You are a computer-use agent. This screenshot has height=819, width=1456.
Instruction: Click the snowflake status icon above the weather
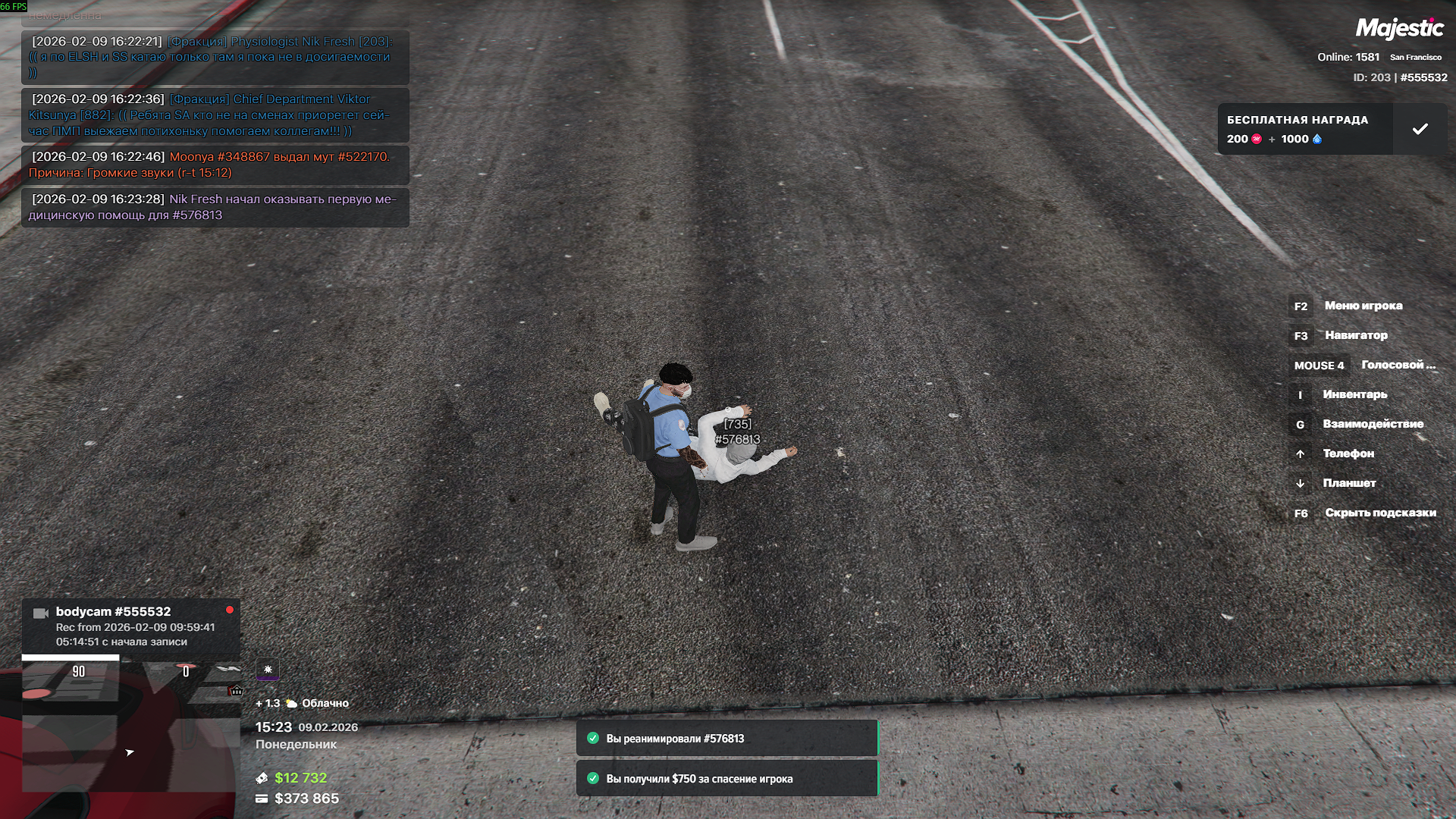click(x=268, y=670)
